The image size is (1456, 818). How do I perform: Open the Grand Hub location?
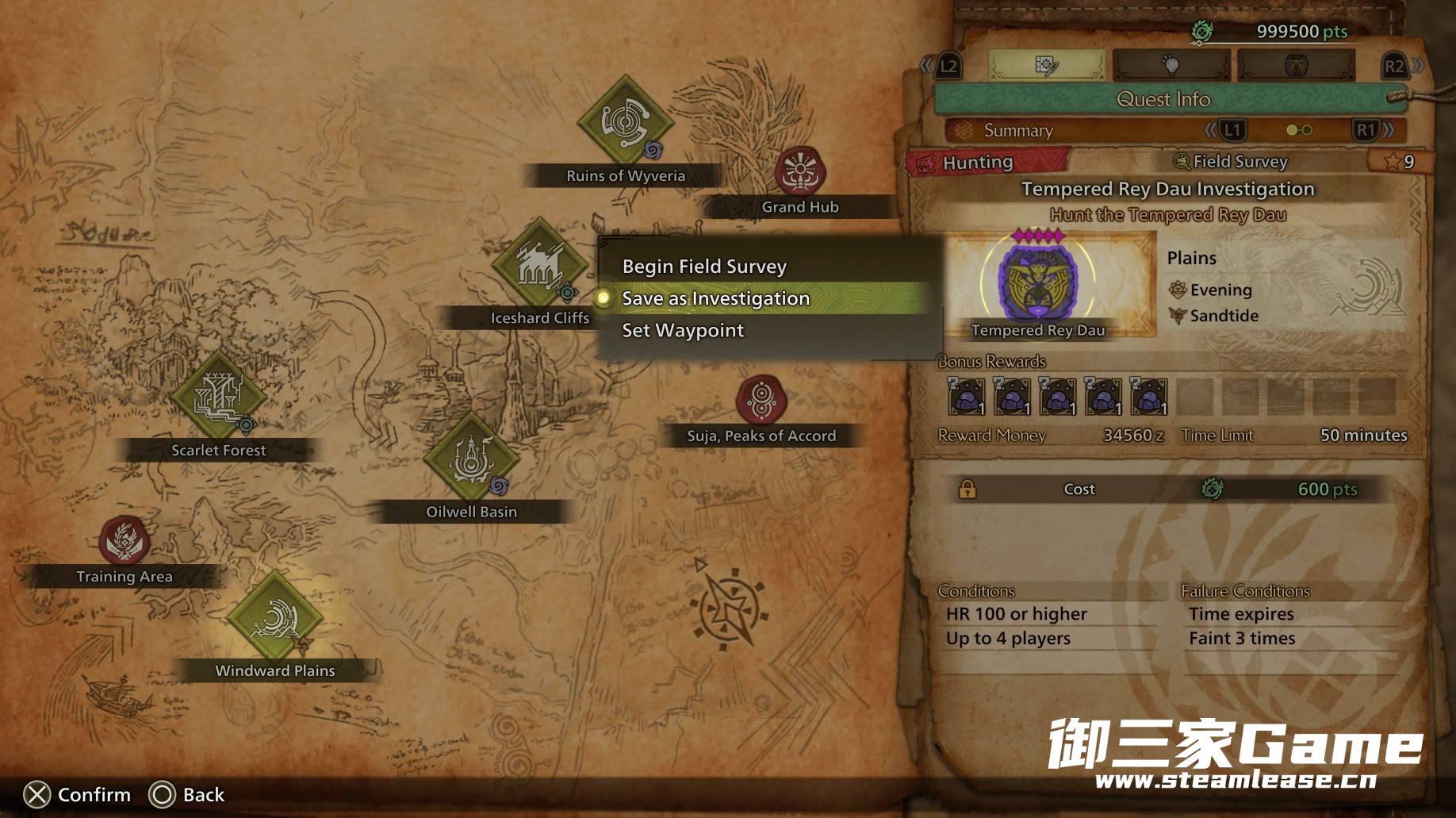point(800,171)
